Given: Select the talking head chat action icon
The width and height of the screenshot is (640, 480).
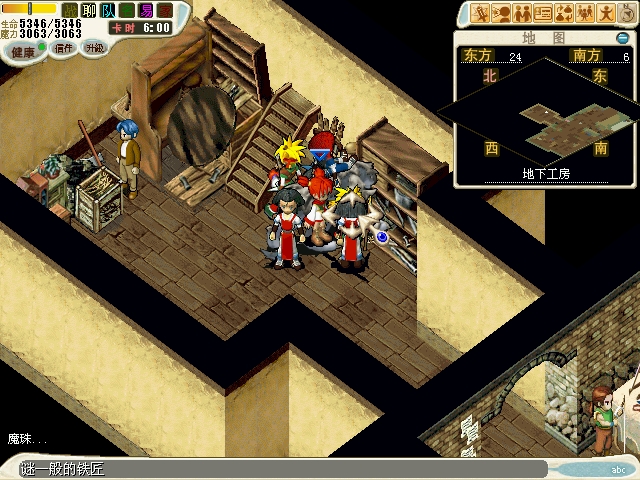Looking at the screenshot, I should [501, 13].
